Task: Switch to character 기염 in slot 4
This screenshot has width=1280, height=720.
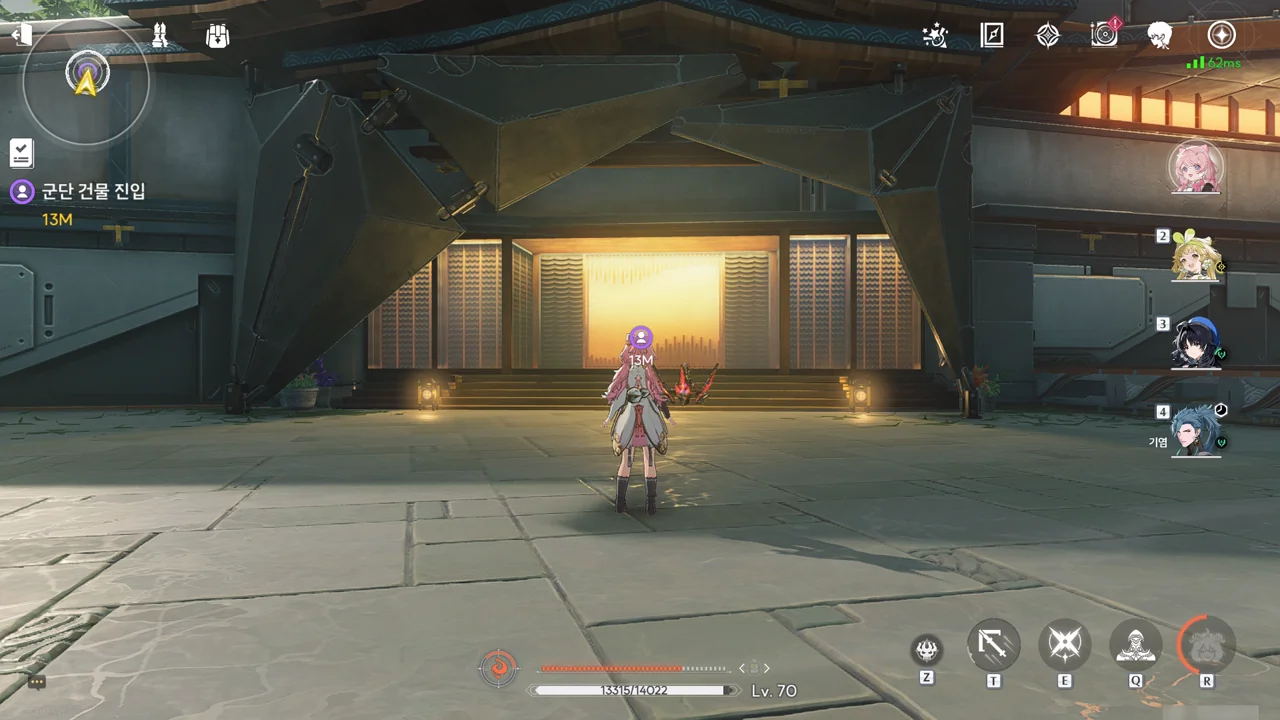Action: (1196, 432)
